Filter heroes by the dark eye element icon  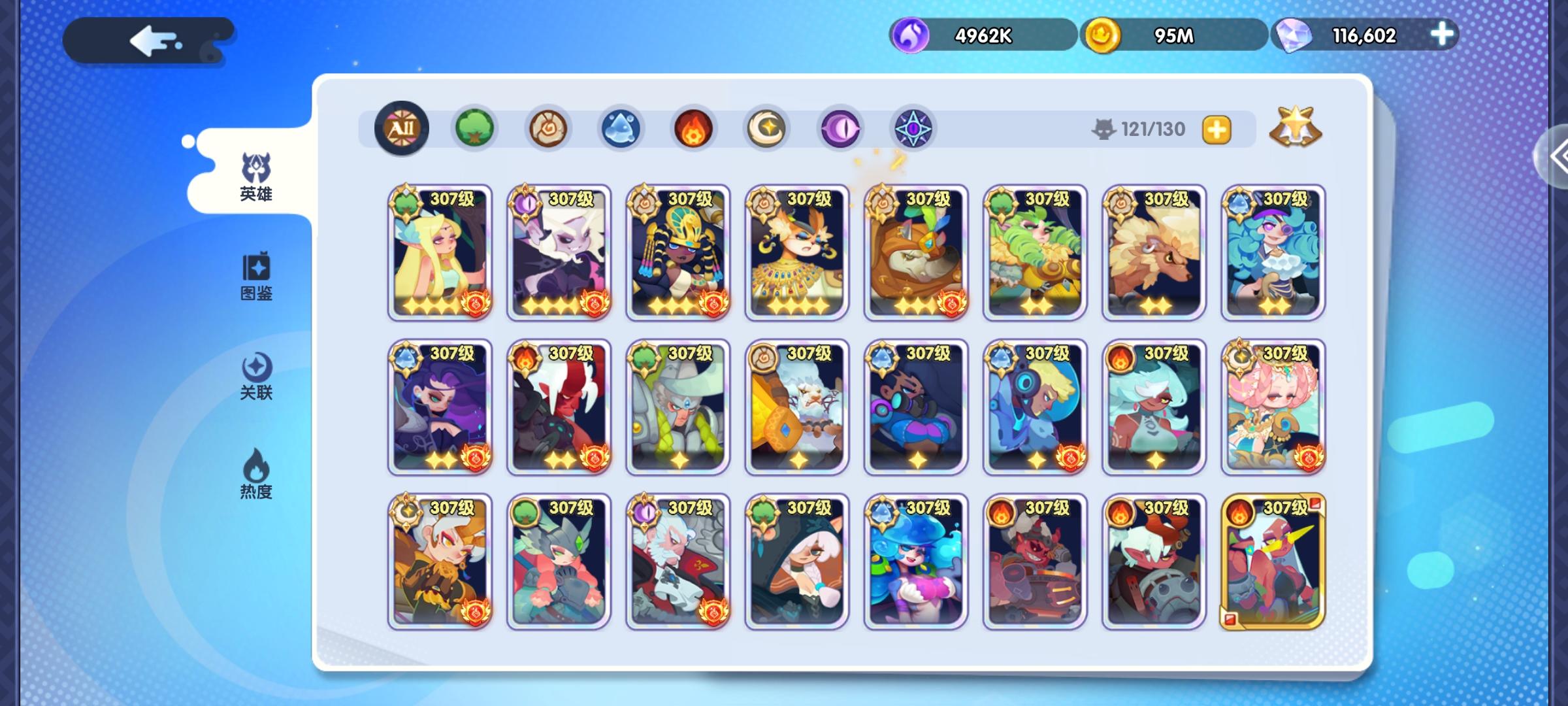(841, 129)
